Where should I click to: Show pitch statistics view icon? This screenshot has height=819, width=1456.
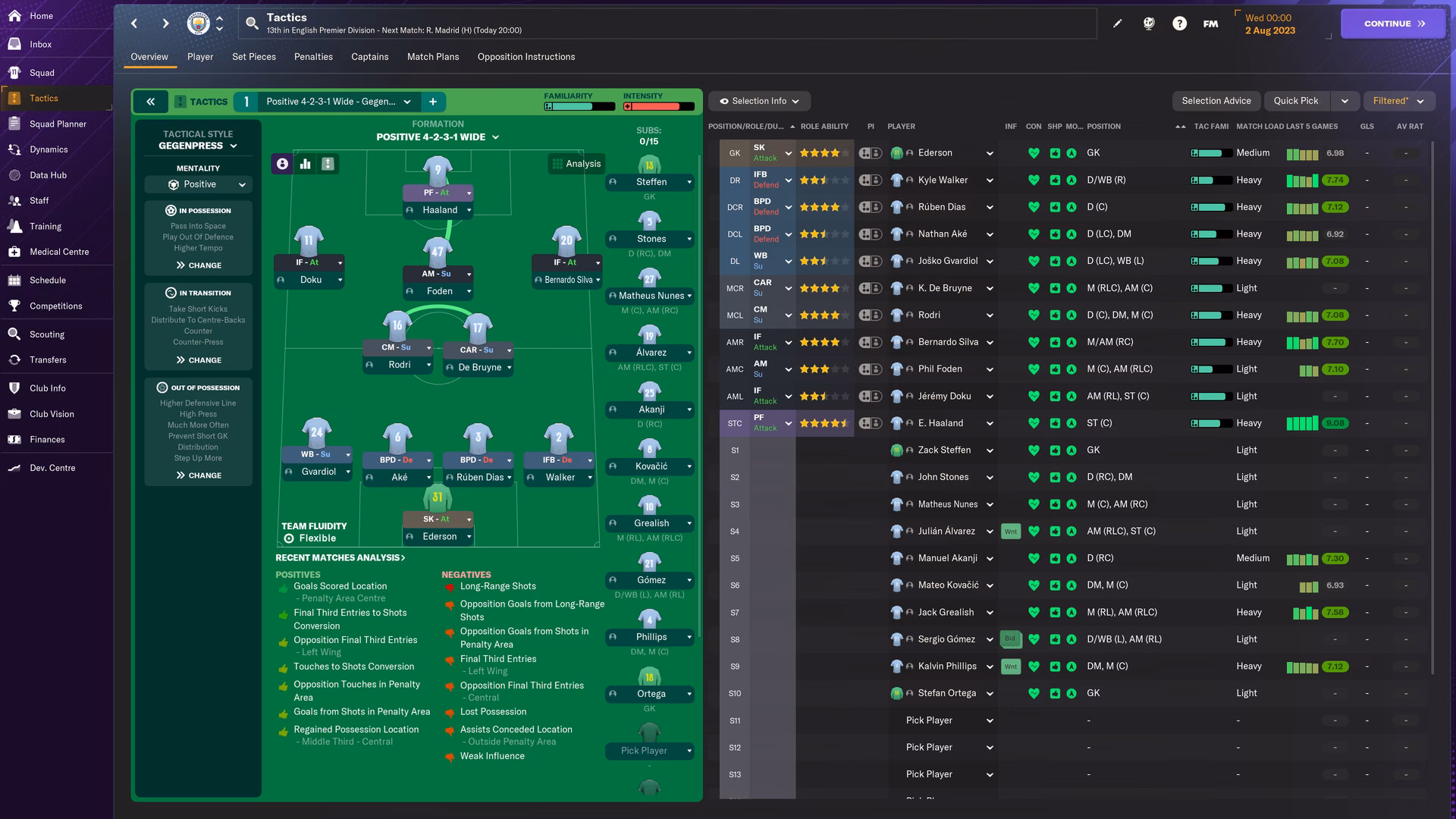(x=304, y=163)
